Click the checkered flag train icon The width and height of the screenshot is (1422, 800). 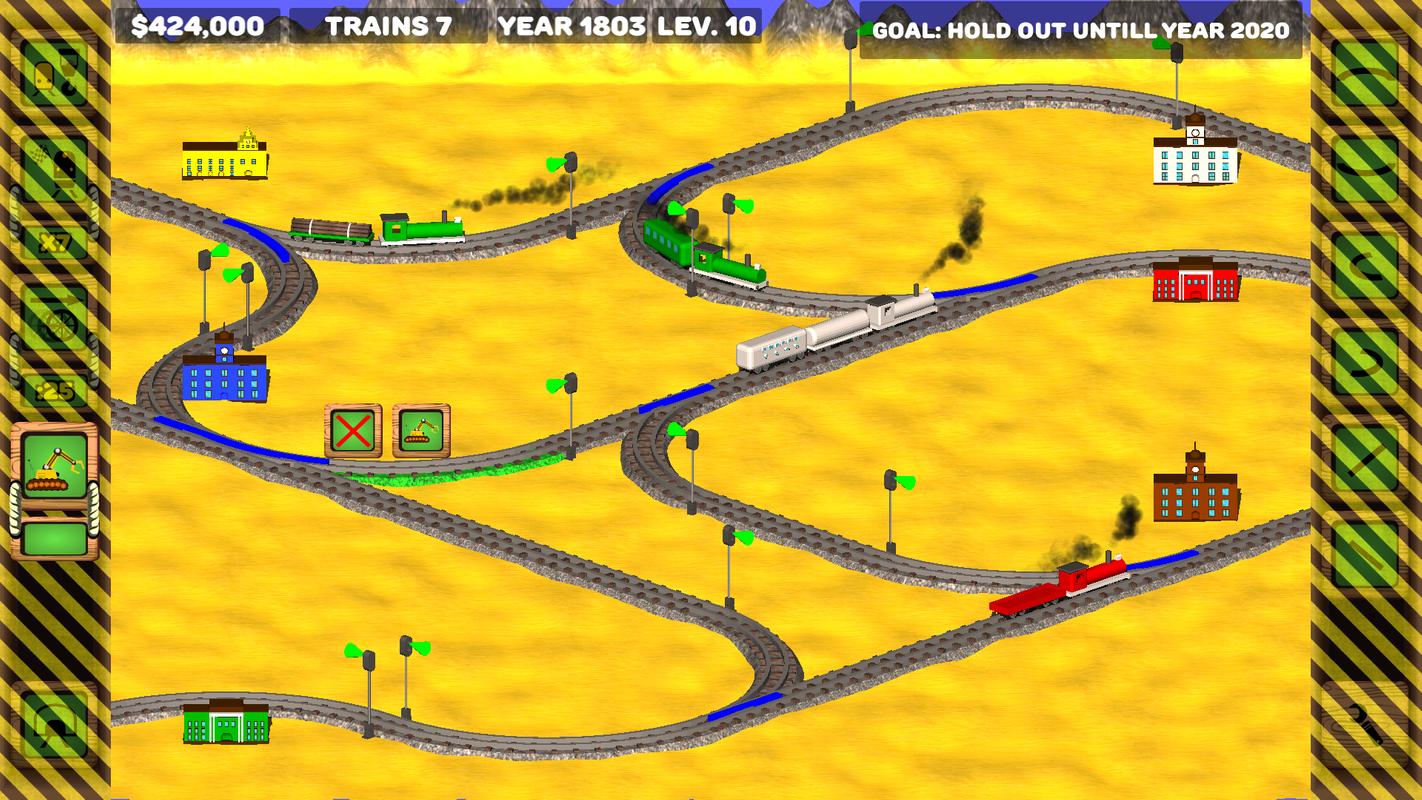[x=54, y=167]
